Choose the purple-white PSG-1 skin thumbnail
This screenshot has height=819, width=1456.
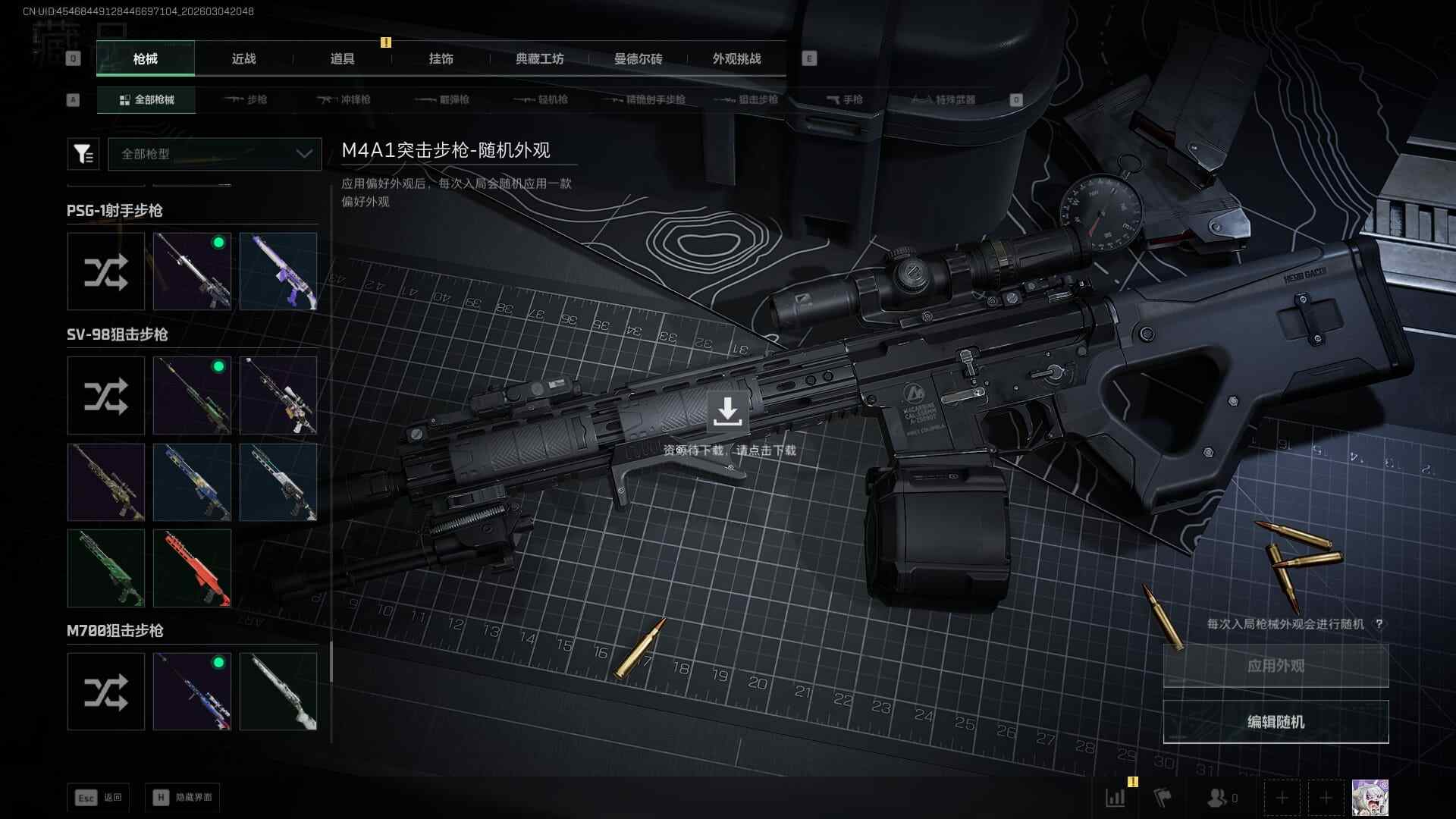[278, 271]
